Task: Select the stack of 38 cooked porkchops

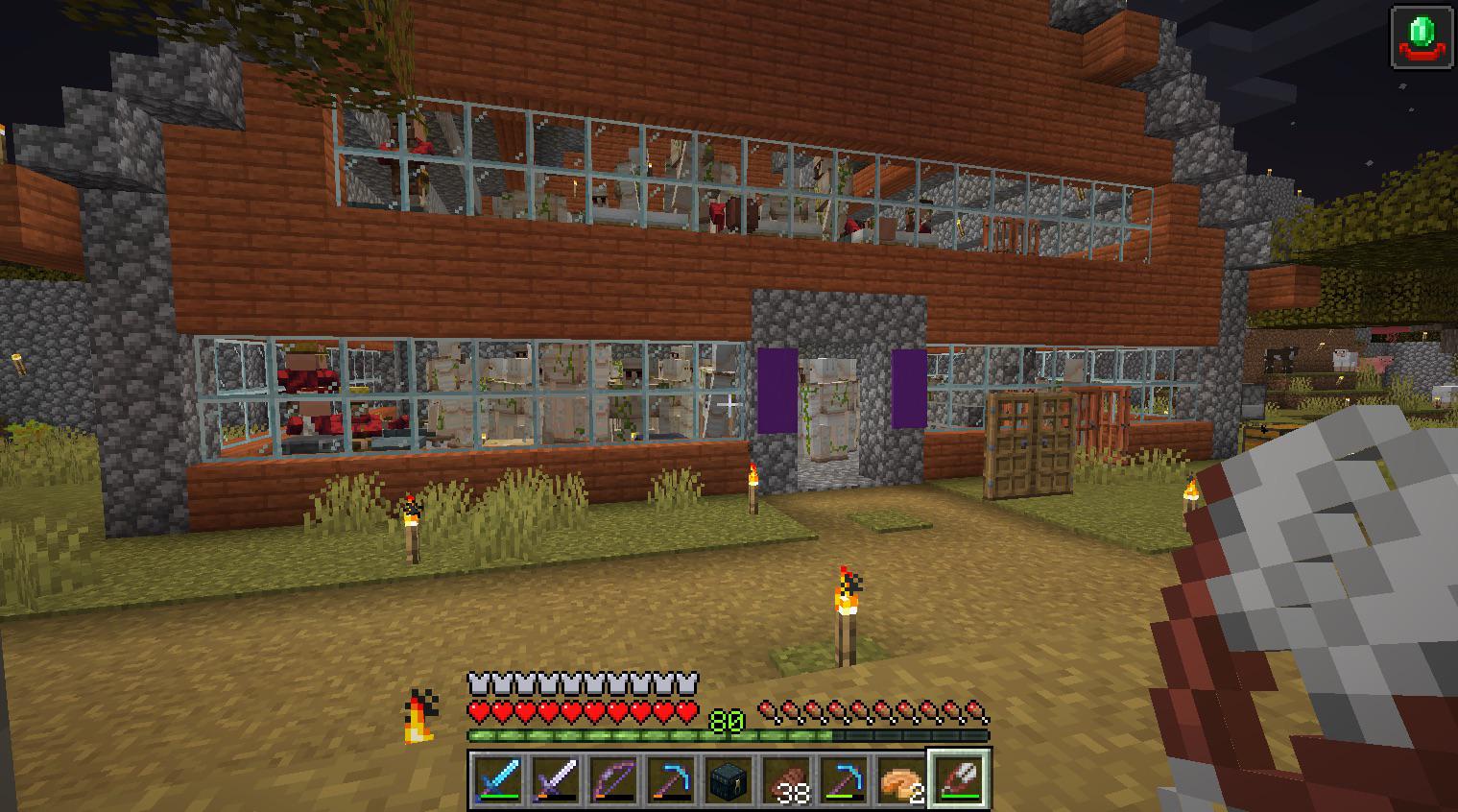Action: [786, 779]
